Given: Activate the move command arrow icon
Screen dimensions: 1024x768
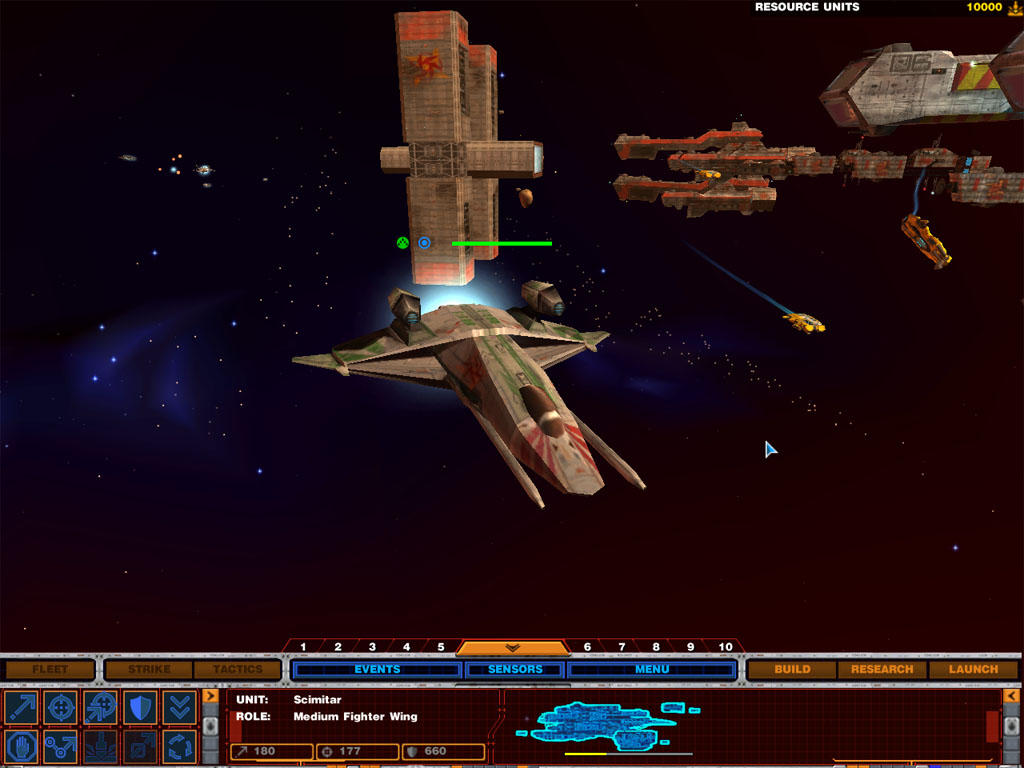Looking at the screenshot, I should (21, 707).
